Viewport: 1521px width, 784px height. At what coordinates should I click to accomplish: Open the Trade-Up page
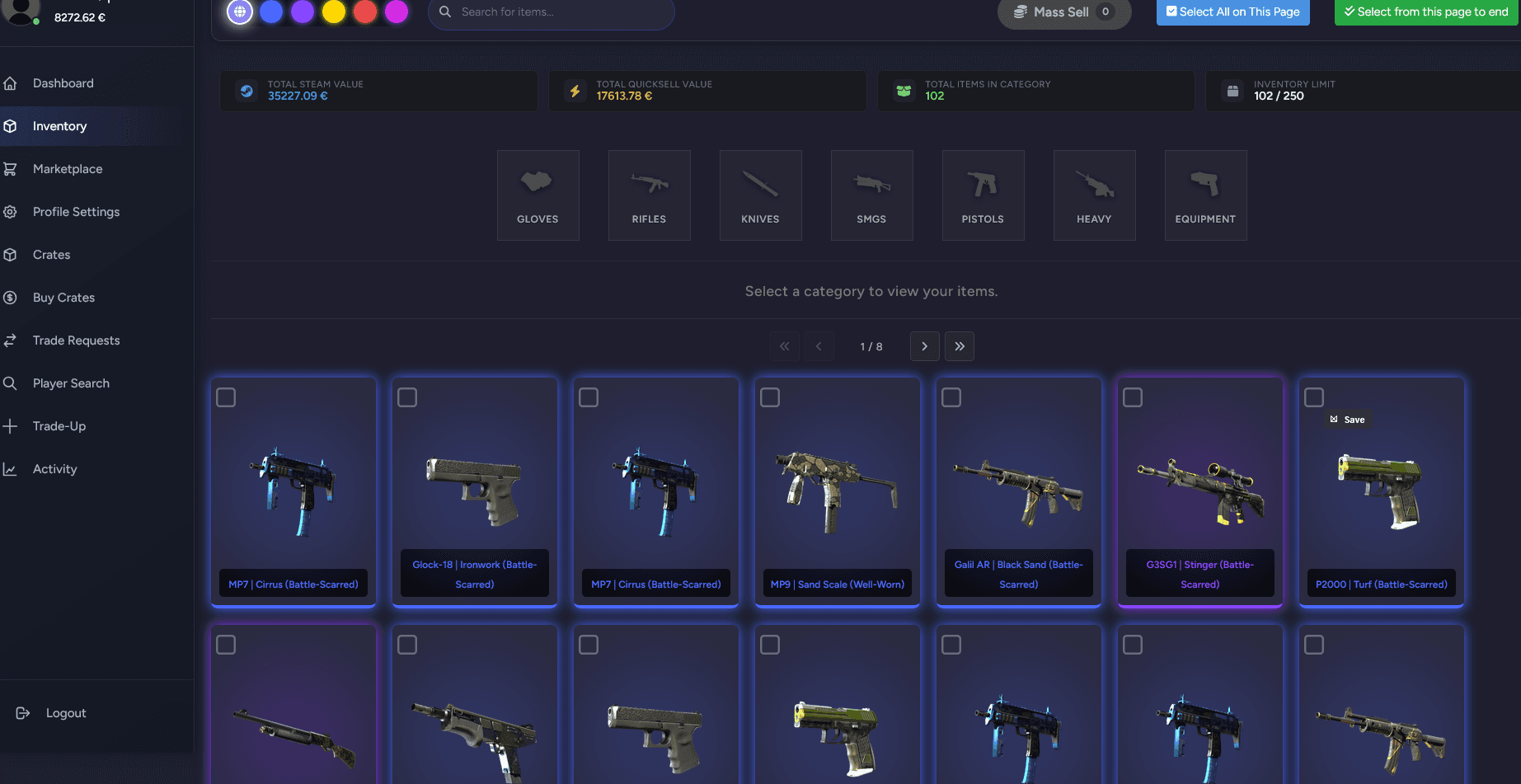coord(59,425)
